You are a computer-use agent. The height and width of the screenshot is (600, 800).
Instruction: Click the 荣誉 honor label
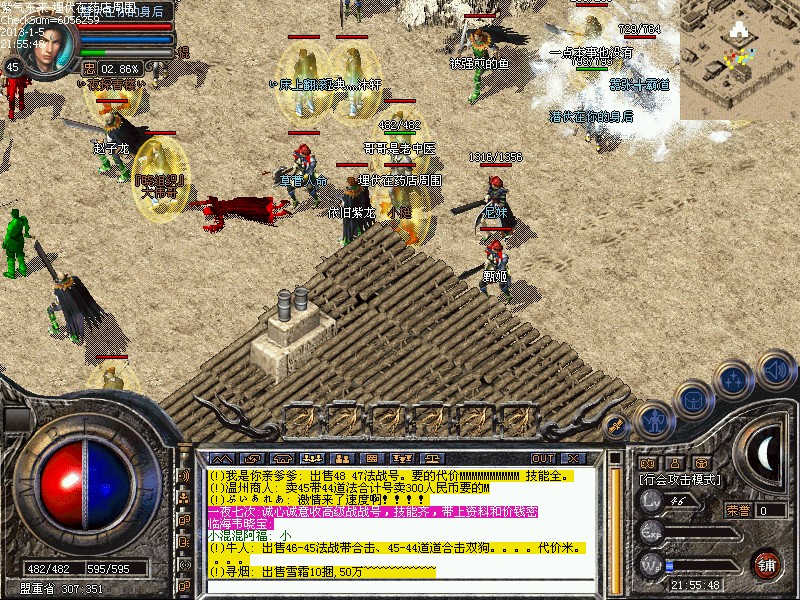pyautogui.click(x=738, y=510)
